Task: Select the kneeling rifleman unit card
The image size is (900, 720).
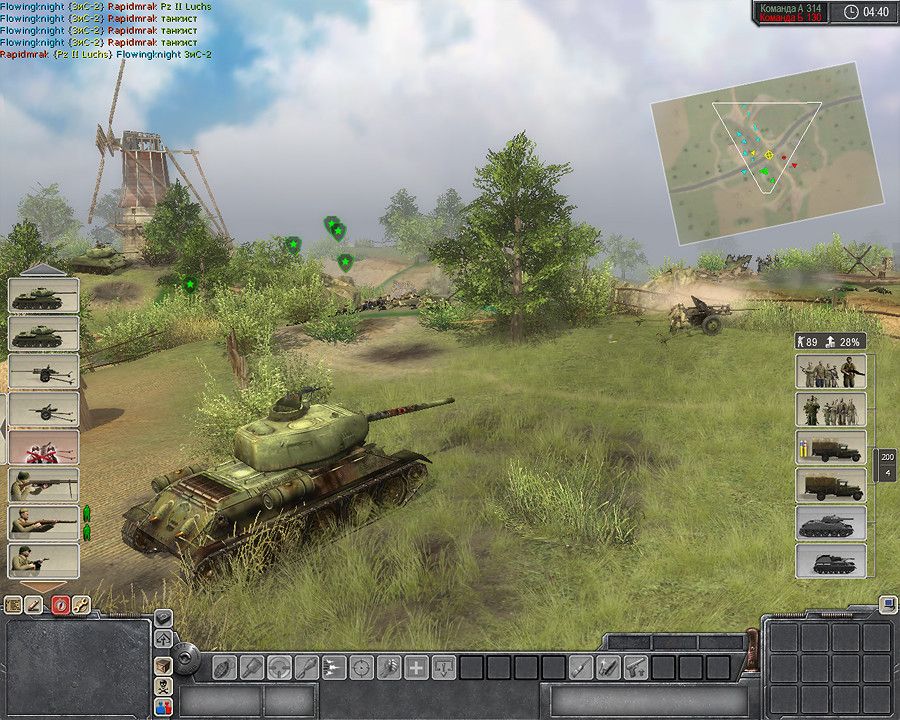Action: 43,522
